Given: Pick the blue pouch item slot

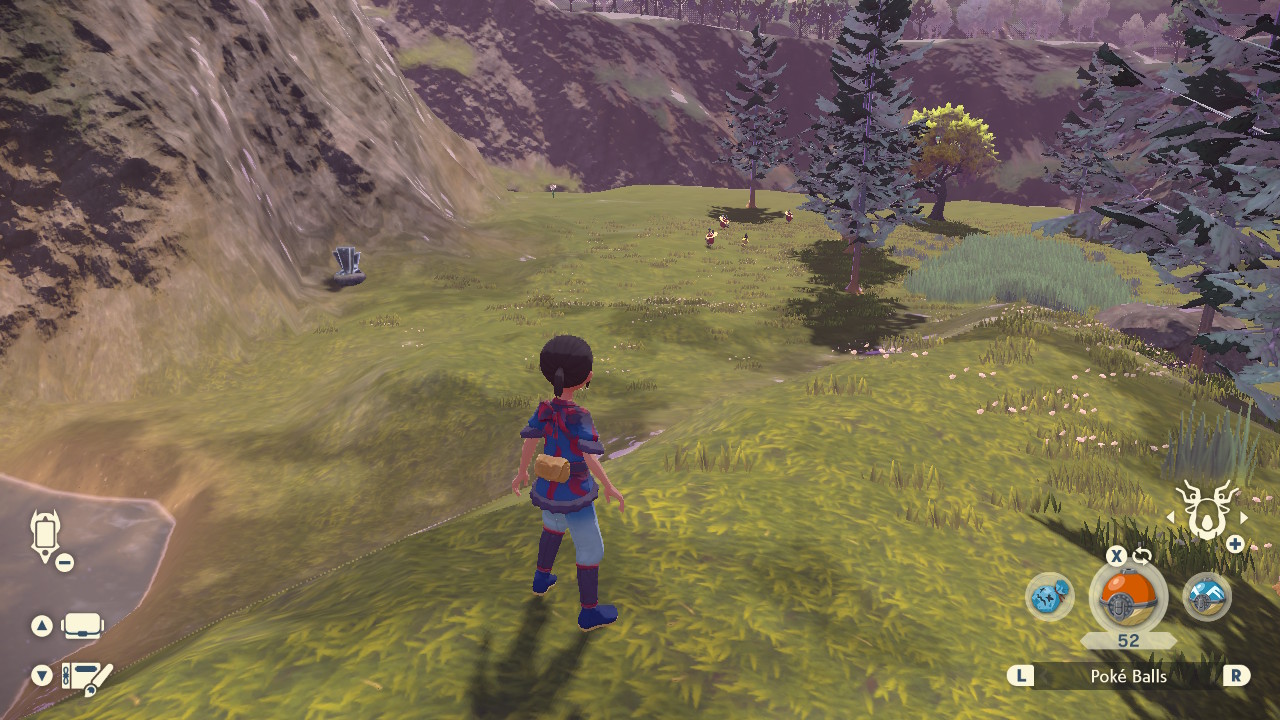Looking at the screenshot, I should click(x=1050, y=597).
